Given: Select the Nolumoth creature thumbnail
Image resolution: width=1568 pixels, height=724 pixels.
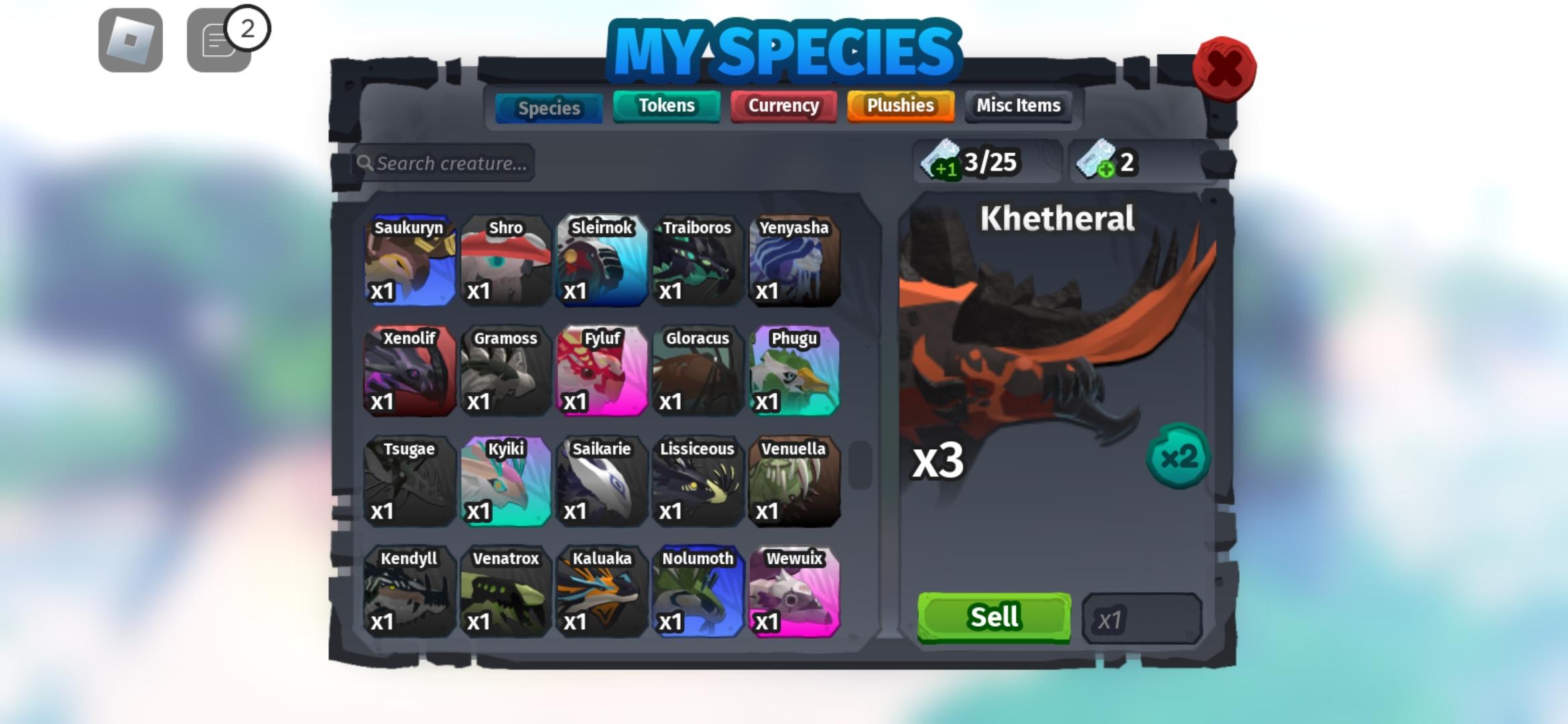Looking at the screenshot, I should point(698,594).
